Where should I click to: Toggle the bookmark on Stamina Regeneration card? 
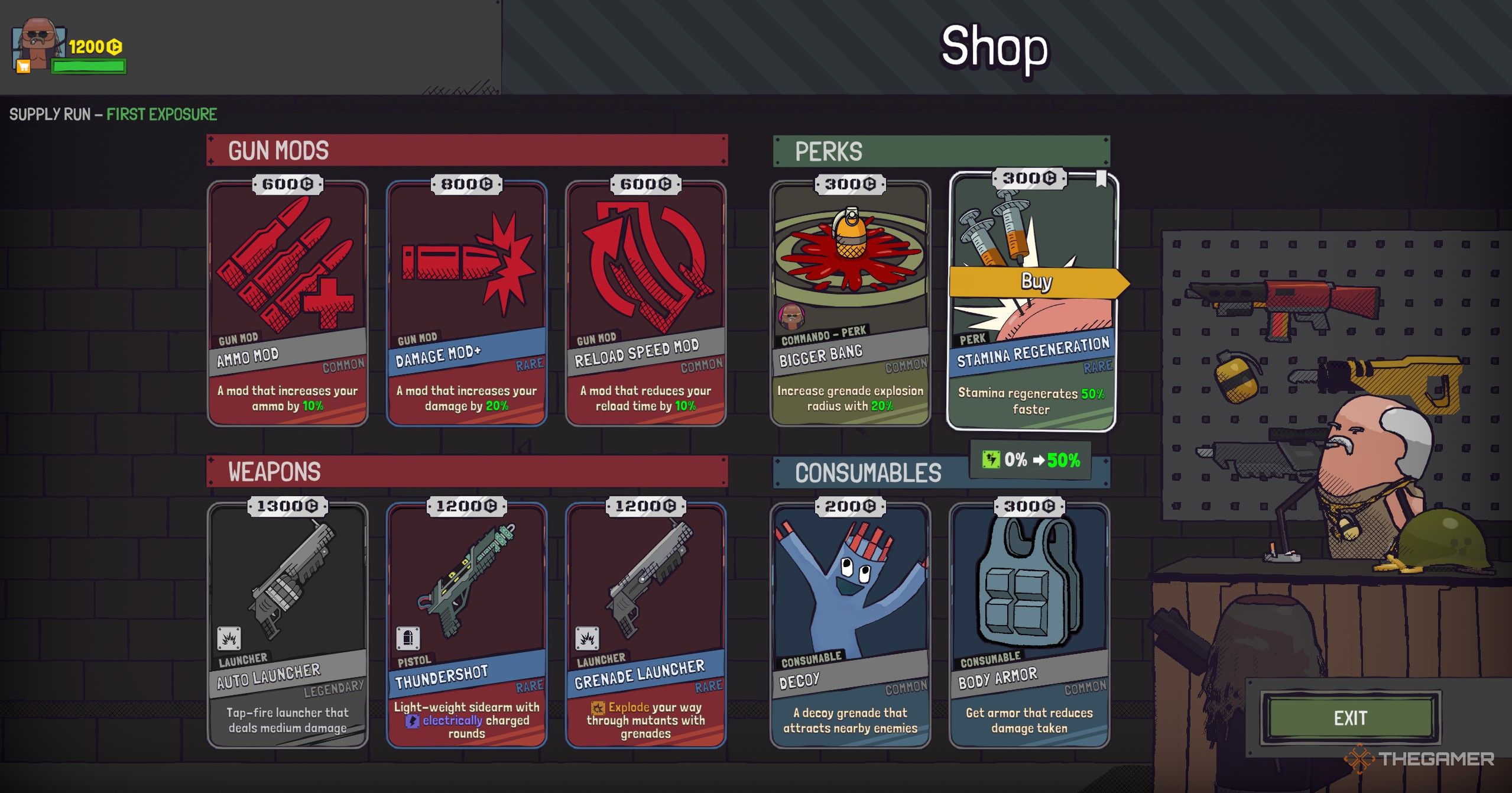point(1101,177)
